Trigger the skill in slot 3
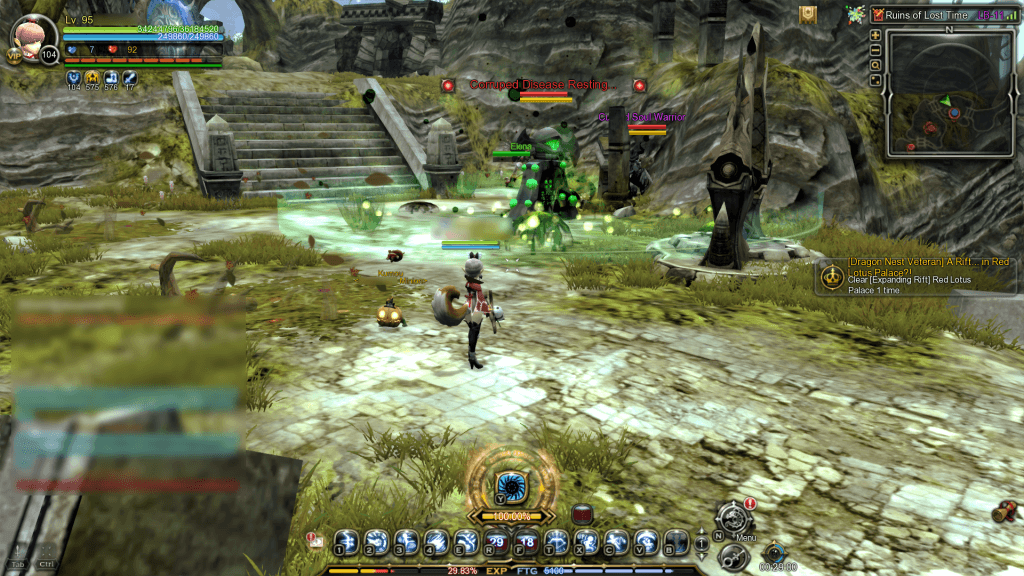Image resolution: width=1024 pixels, height=576 pixels. click(405, 542)
